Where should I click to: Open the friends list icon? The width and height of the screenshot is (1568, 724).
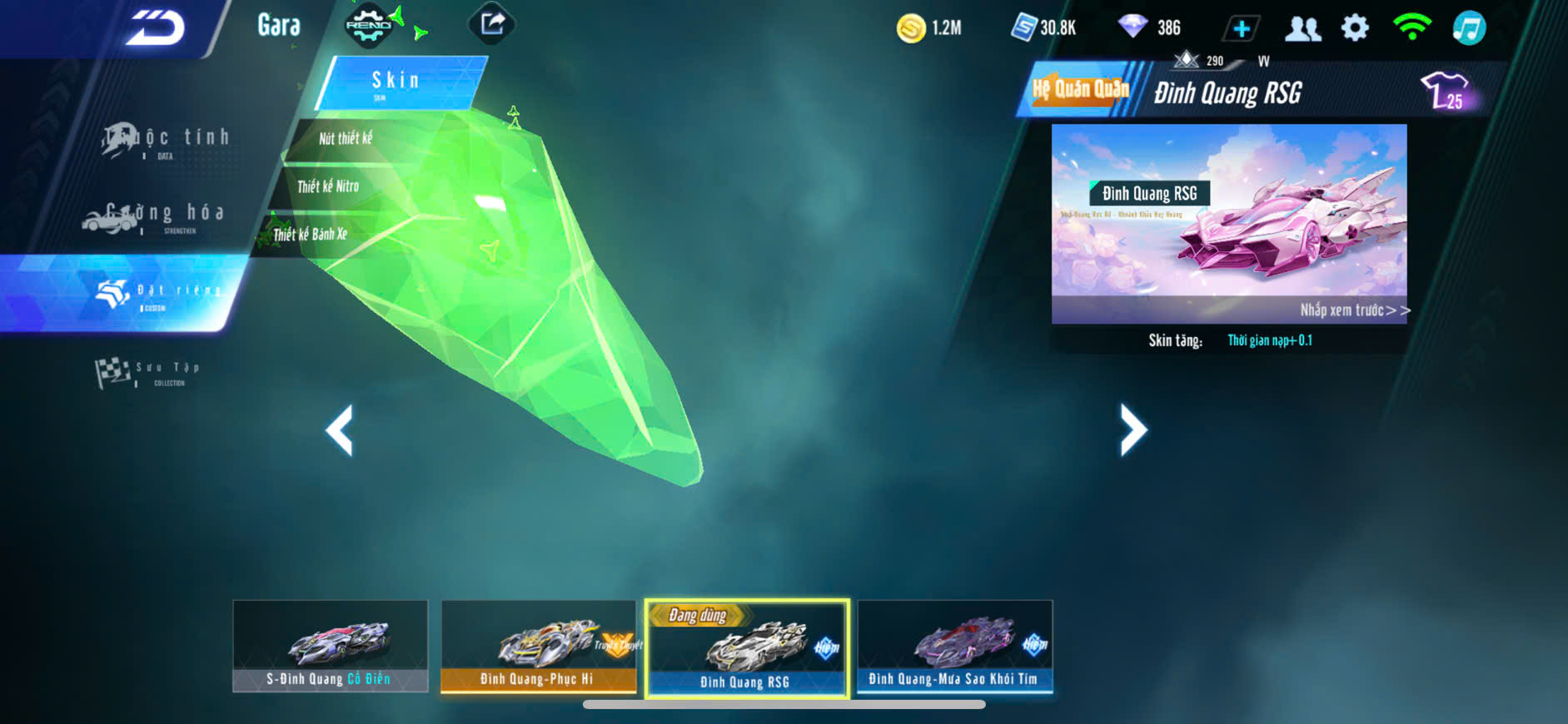[1302, 28]
